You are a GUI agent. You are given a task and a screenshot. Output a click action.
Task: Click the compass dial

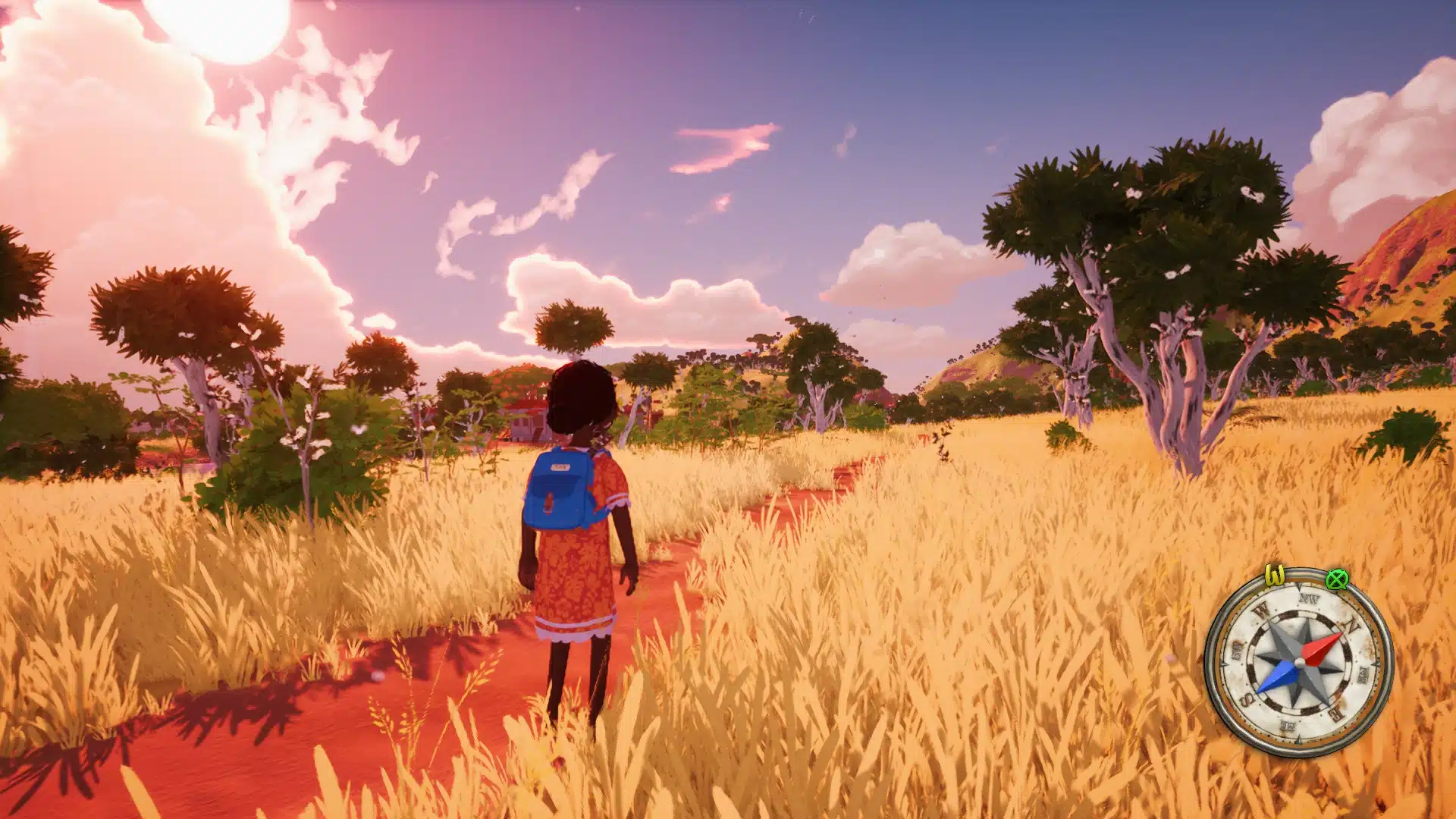click(x=1298, y=663)
